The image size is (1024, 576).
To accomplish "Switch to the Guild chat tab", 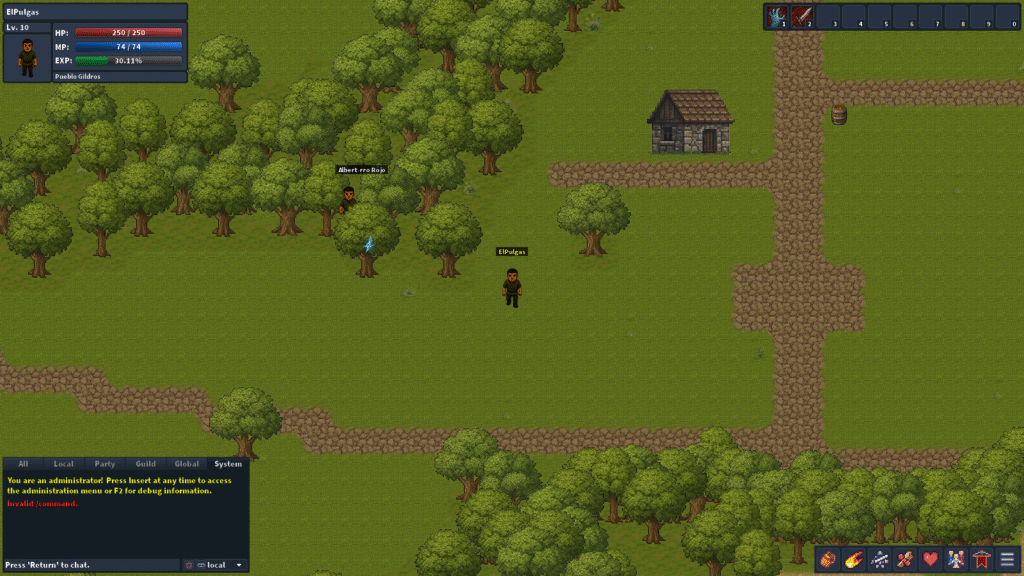I will click(x=146, y=464).
